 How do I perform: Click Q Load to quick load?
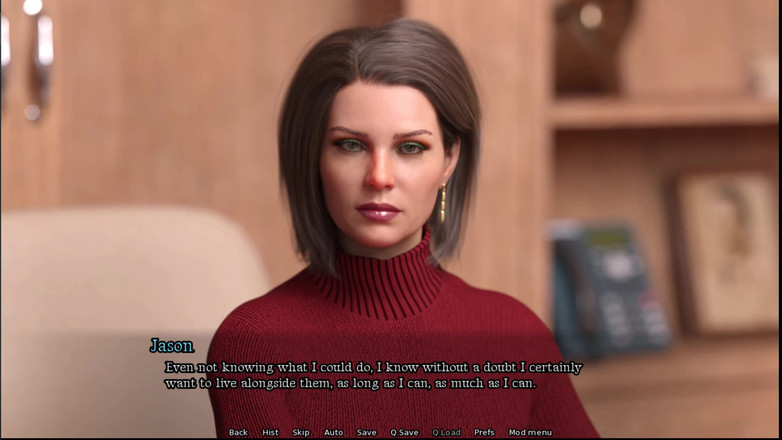(x=446, y=432)
